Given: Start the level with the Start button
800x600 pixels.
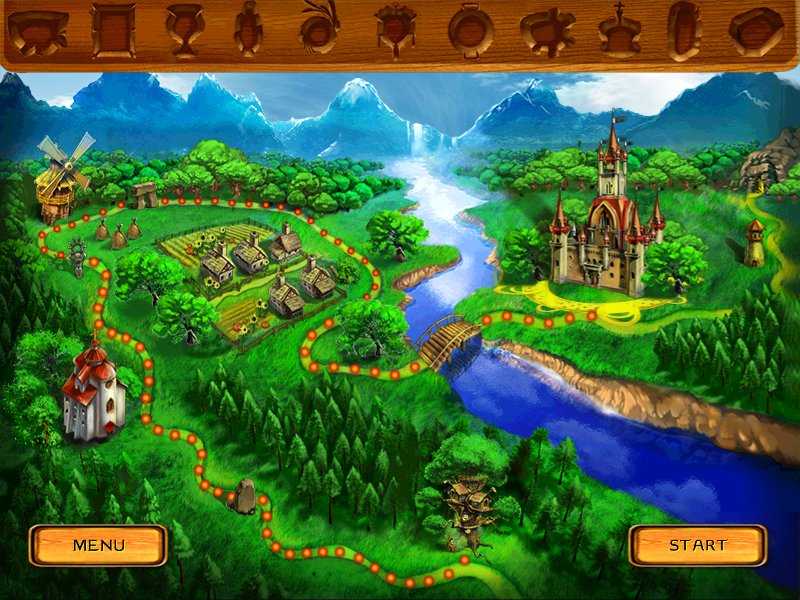Looking at the screenshot, I should tap(697, 545).
